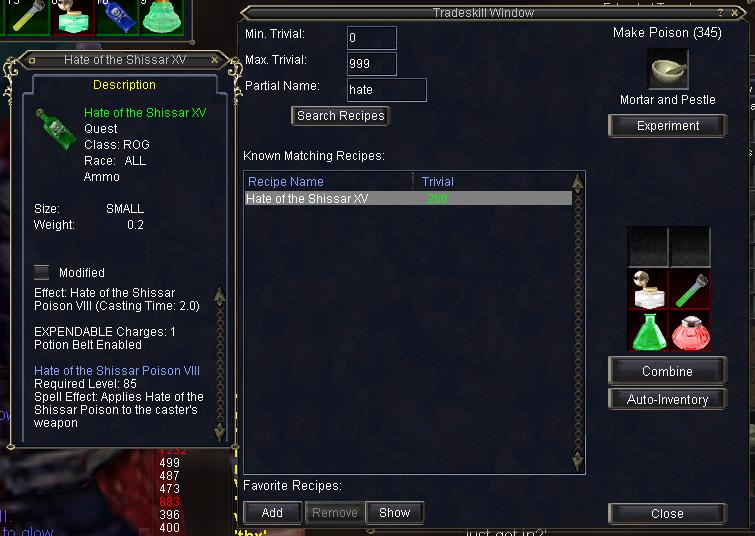The image size is (755, 536).
Task: Click the Search Recipes button
Action: (340, 116)
